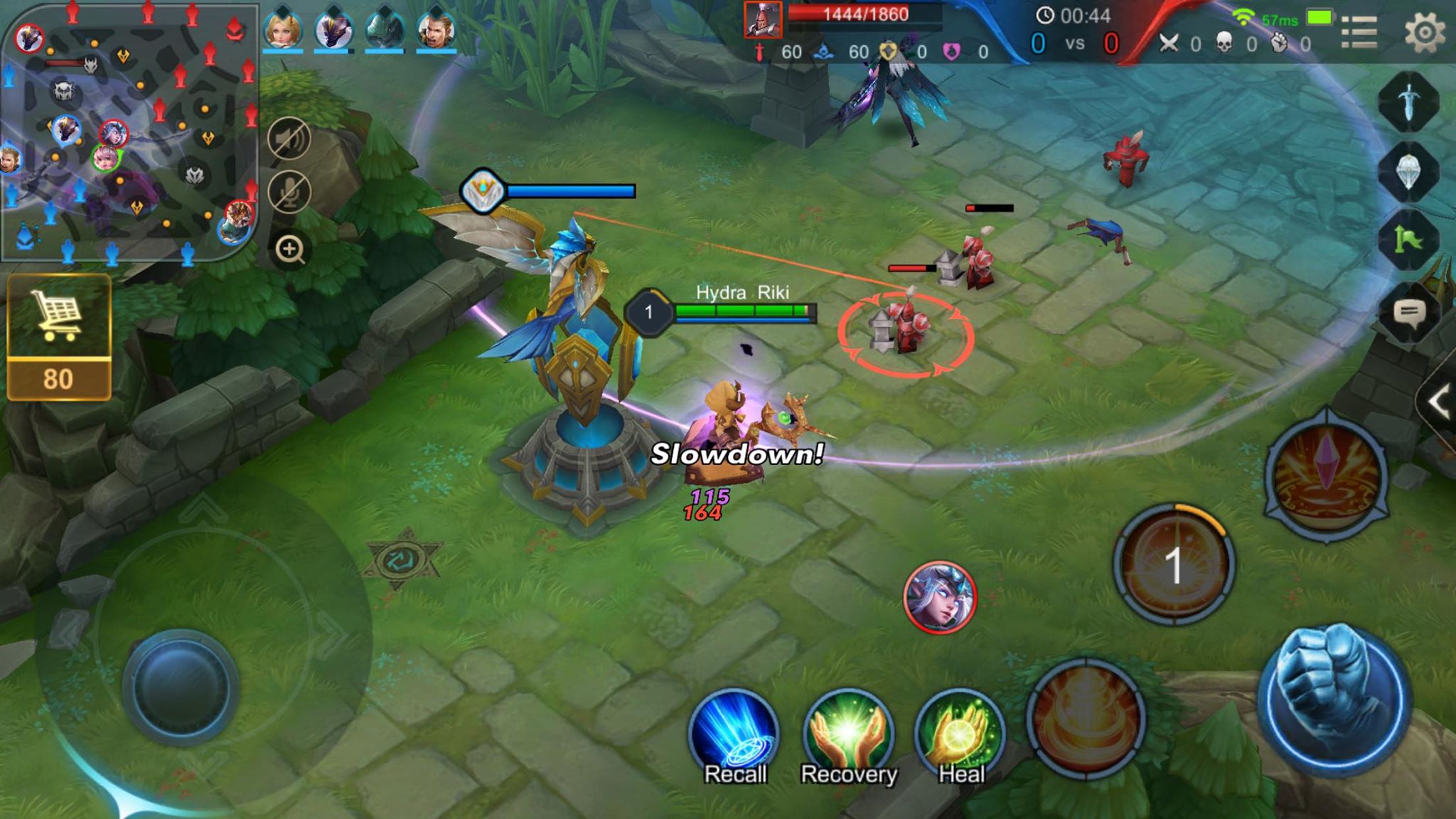The height and width of the screenshot is (819, 1456).
Task: Open the quick chat bubble
Action: 1408,313
